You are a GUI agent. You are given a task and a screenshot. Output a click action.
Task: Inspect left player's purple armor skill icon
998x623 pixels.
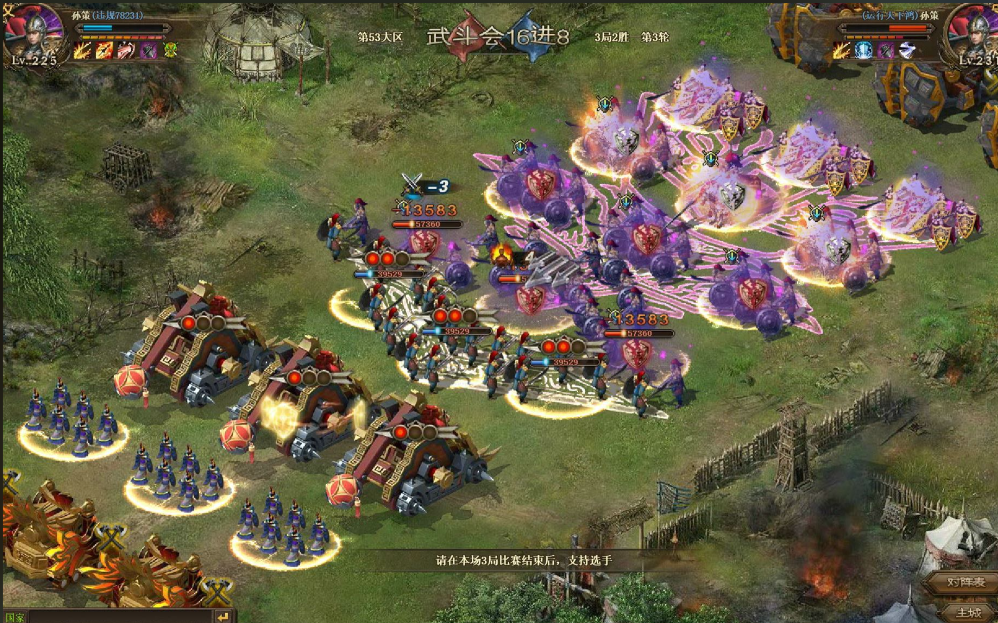tap(148, 50)
